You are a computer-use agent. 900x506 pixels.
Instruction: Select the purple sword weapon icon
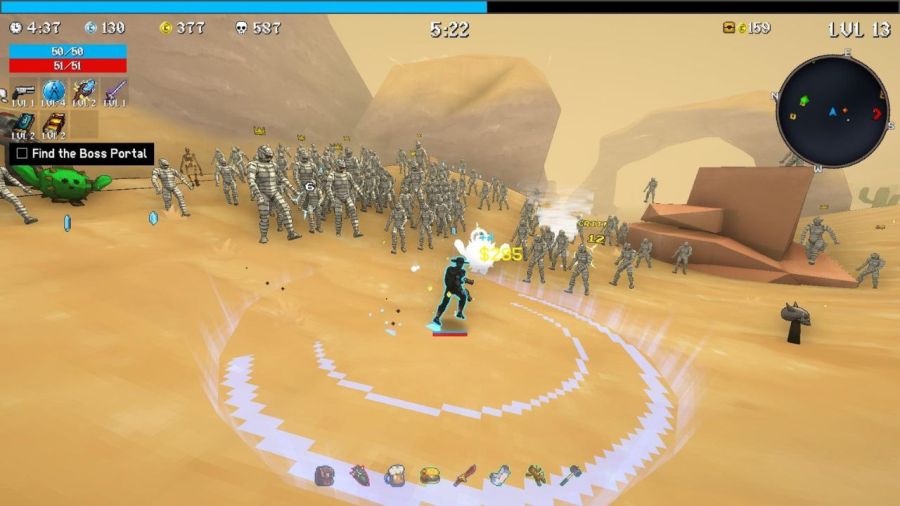tap(114, 92)
